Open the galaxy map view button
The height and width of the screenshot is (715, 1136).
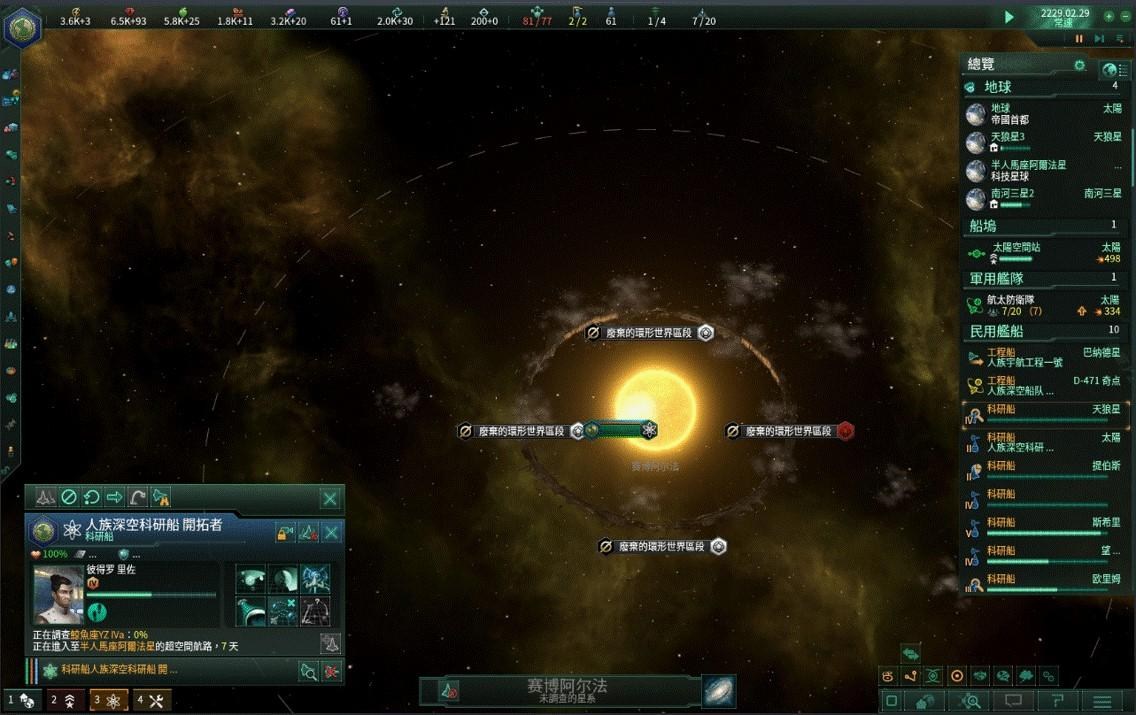click(x=718, y=690)
